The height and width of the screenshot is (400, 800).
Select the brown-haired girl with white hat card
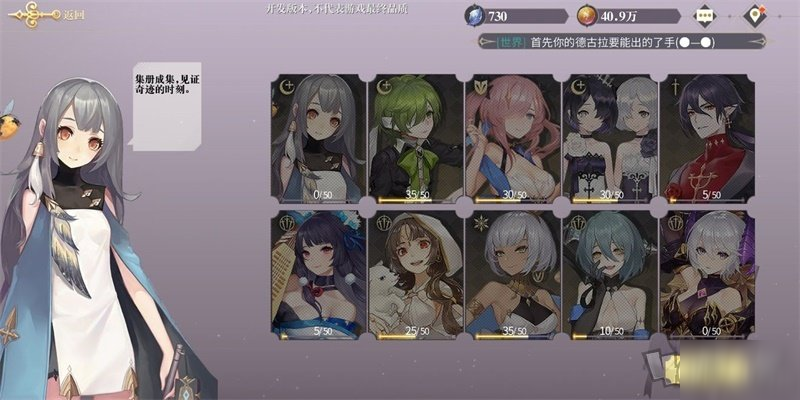pos(414,272)
